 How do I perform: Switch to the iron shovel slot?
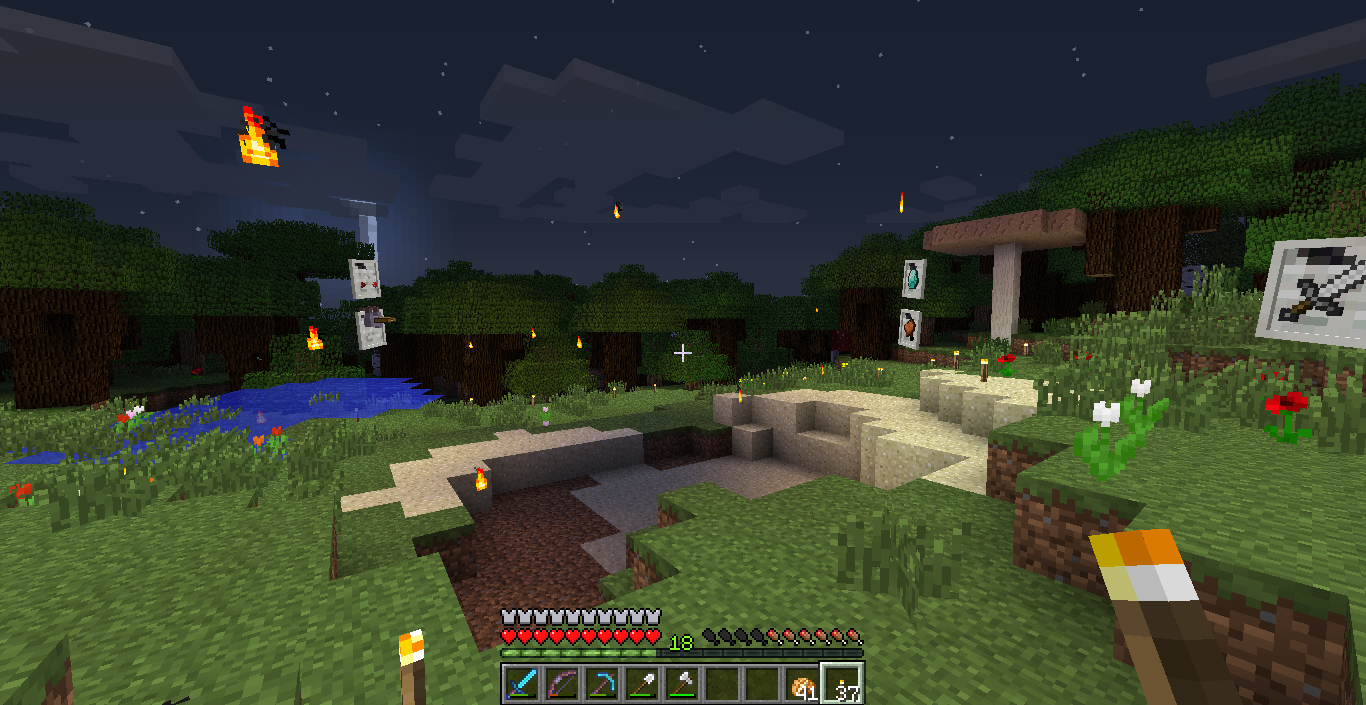(x=642, y=684)
